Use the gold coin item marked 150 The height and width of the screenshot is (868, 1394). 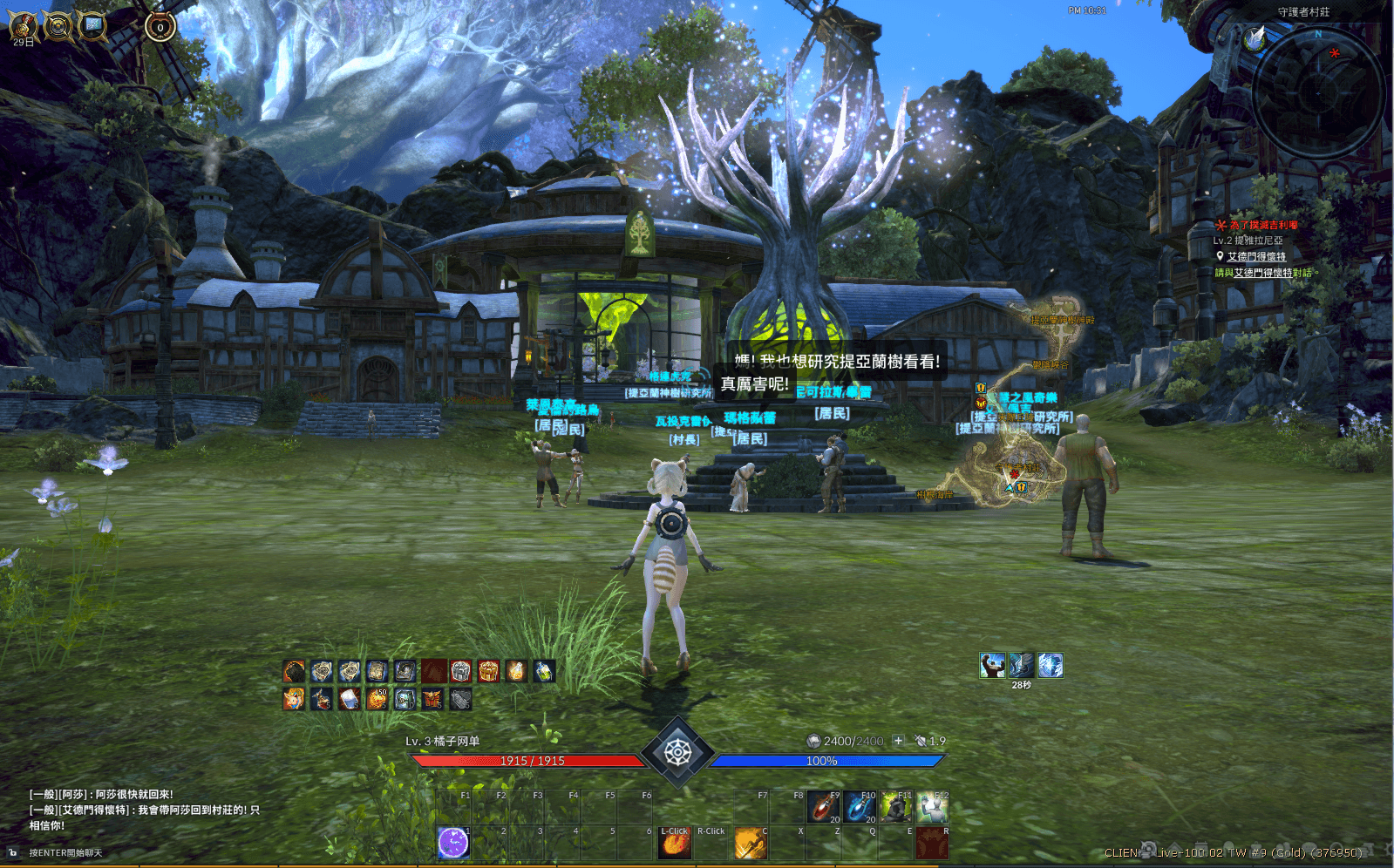coord(377,699)
